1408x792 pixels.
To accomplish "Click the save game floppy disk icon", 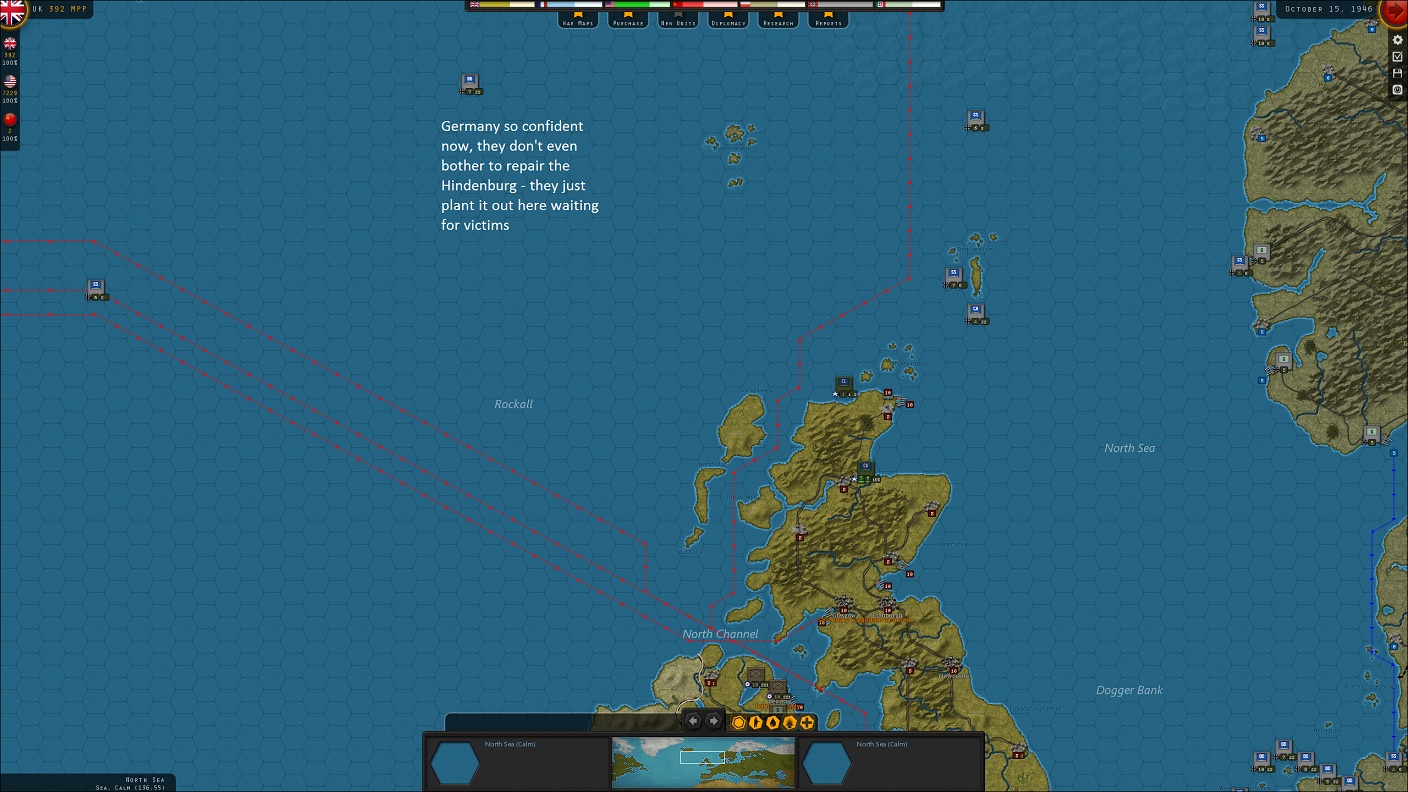I will pos(1398,73).
